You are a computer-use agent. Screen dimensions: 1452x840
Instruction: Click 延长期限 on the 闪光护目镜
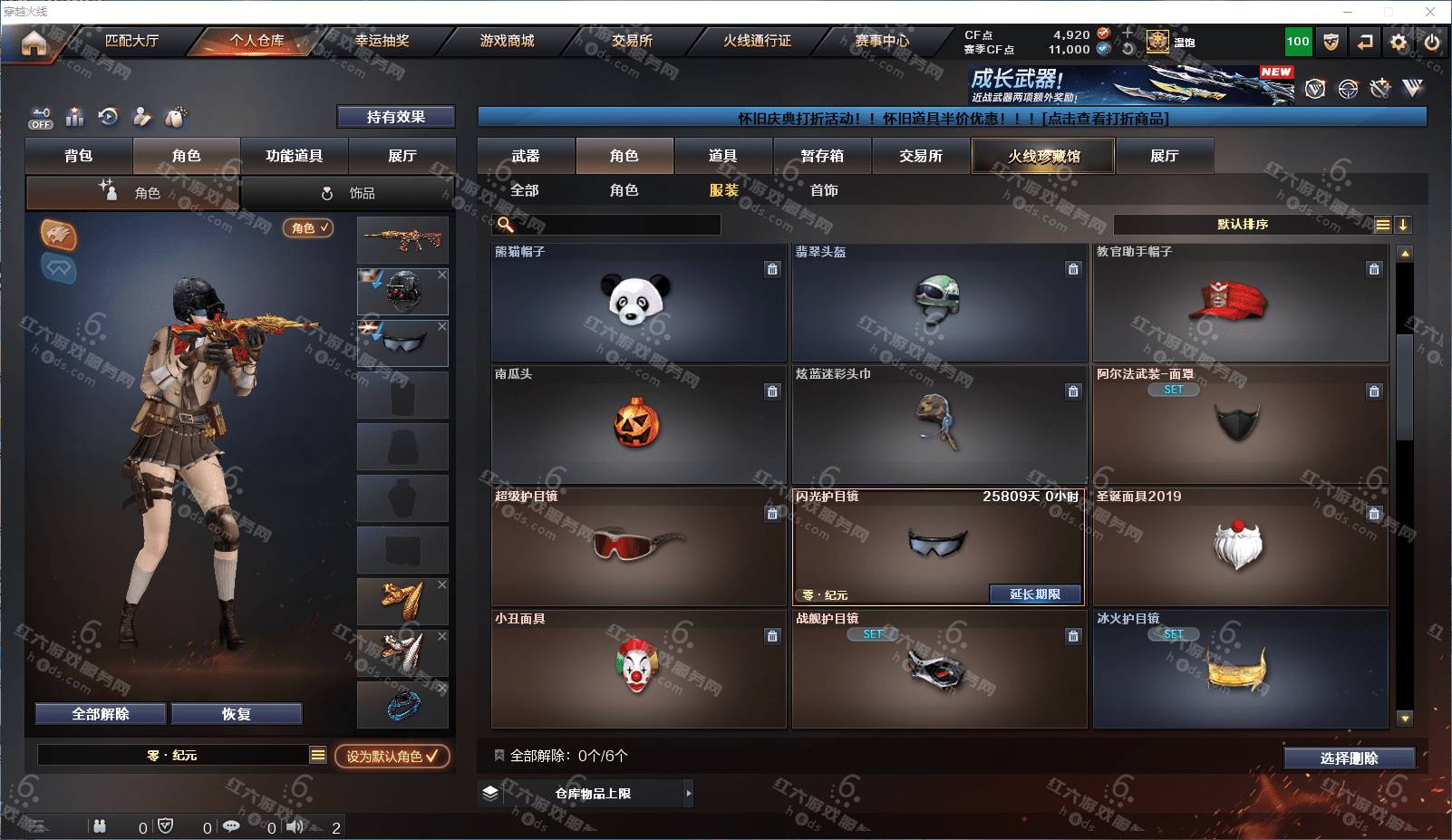pyautogui.click(x=1034, y=594)
